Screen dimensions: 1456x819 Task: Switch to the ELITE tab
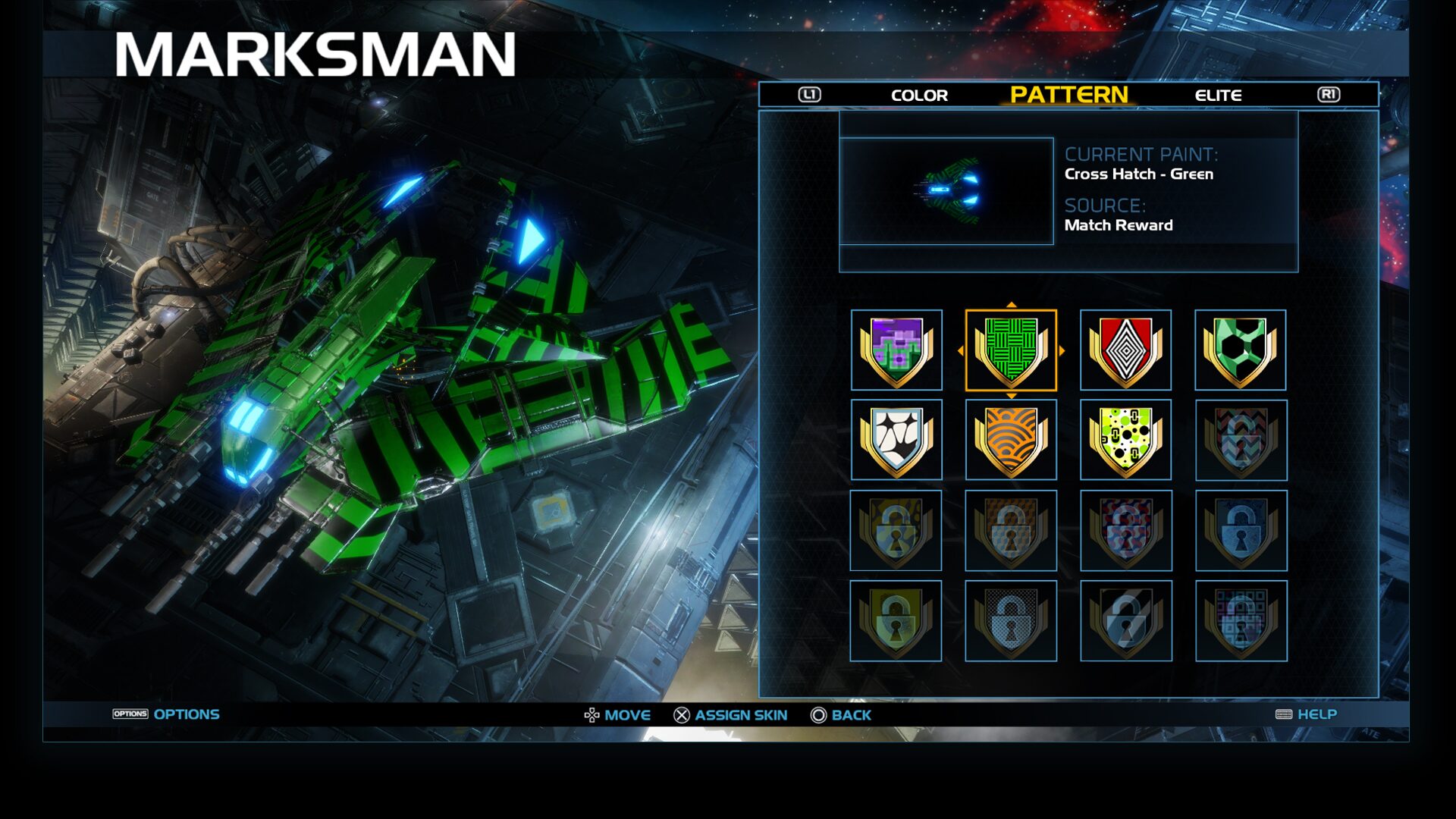[1219, 95]
